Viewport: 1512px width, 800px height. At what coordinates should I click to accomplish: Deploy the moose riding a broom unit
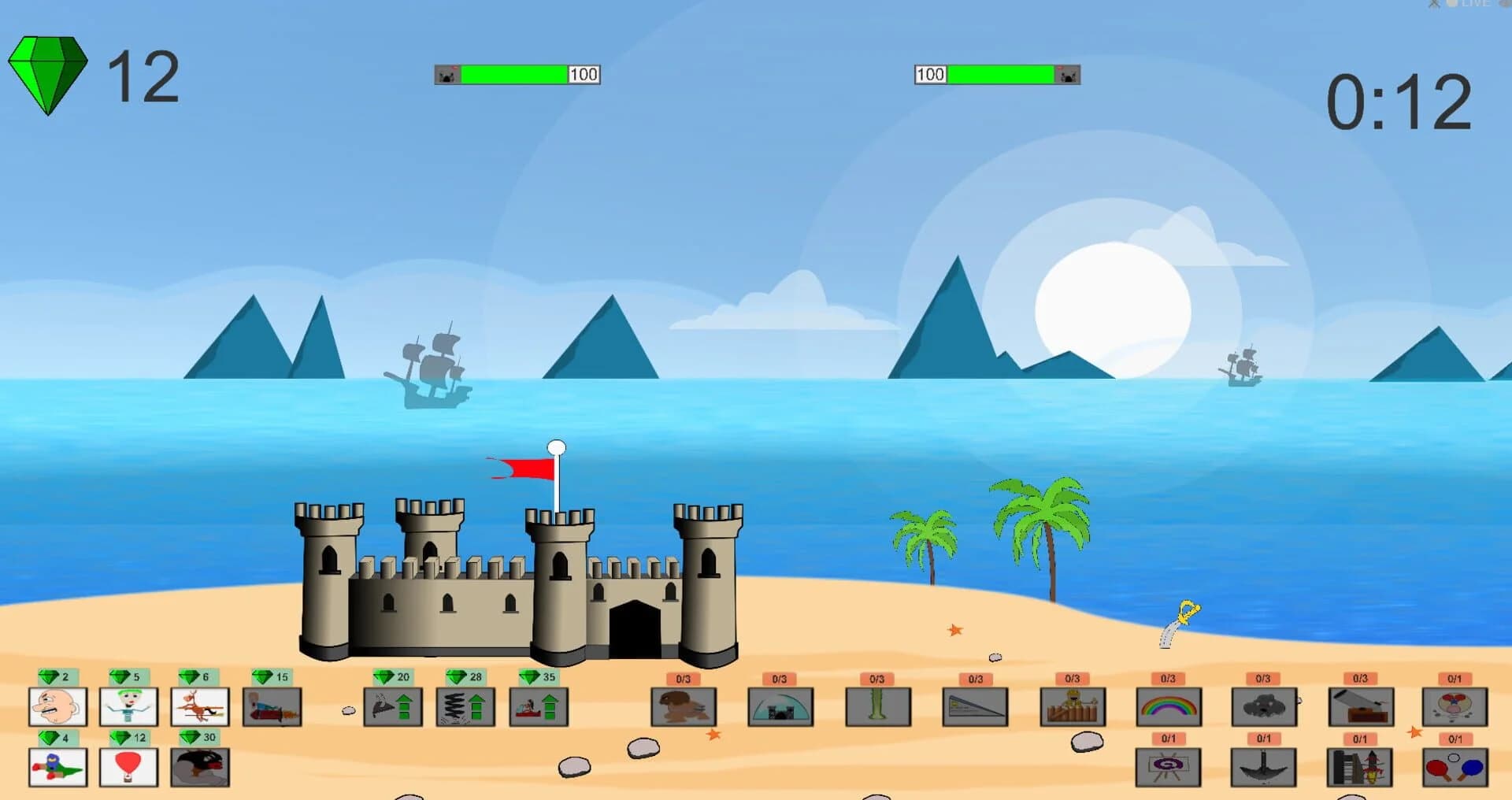(198, 706)
